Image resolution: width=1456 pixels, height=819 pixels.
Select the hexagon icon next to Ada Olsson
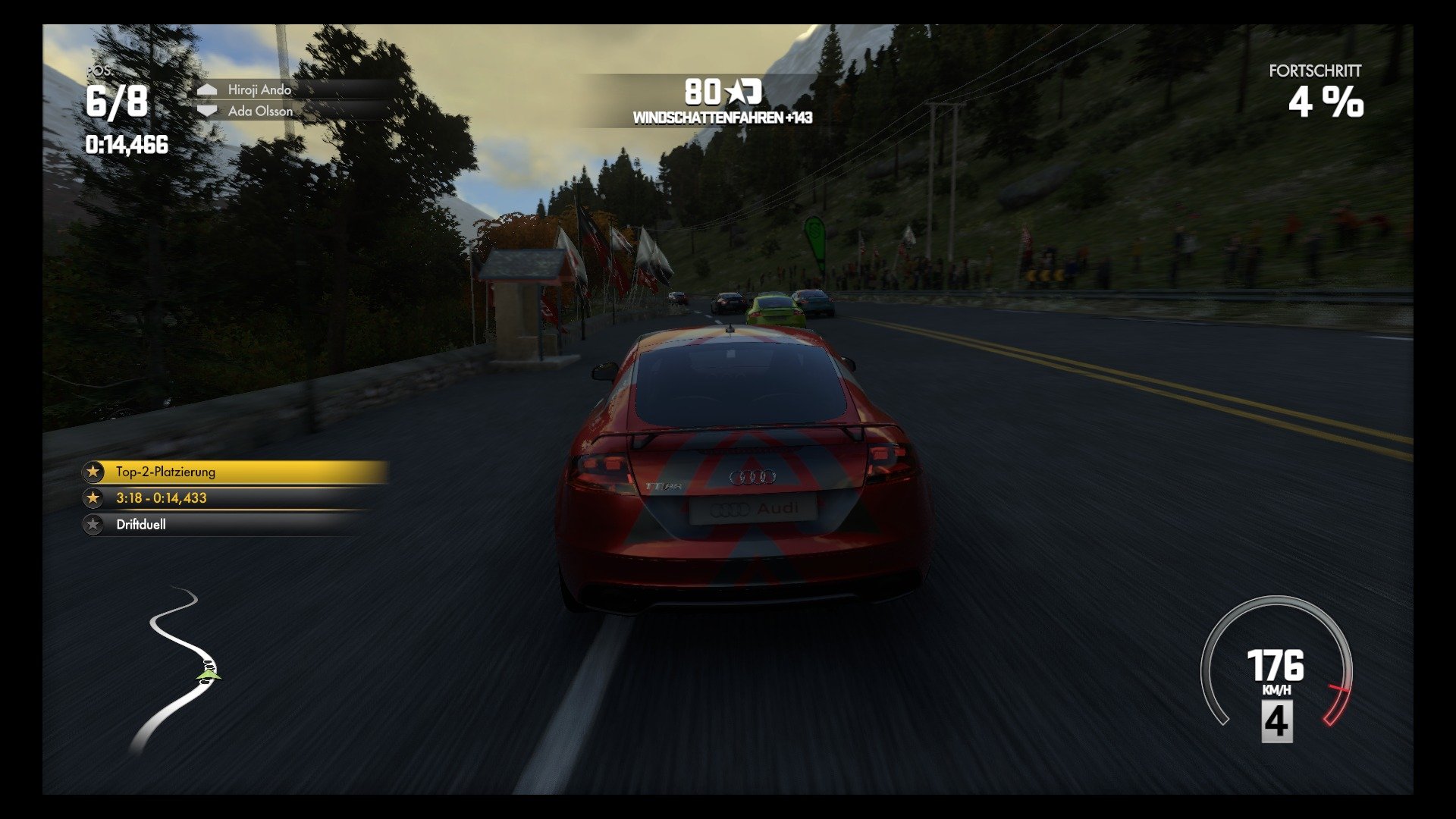click(206, 111)
